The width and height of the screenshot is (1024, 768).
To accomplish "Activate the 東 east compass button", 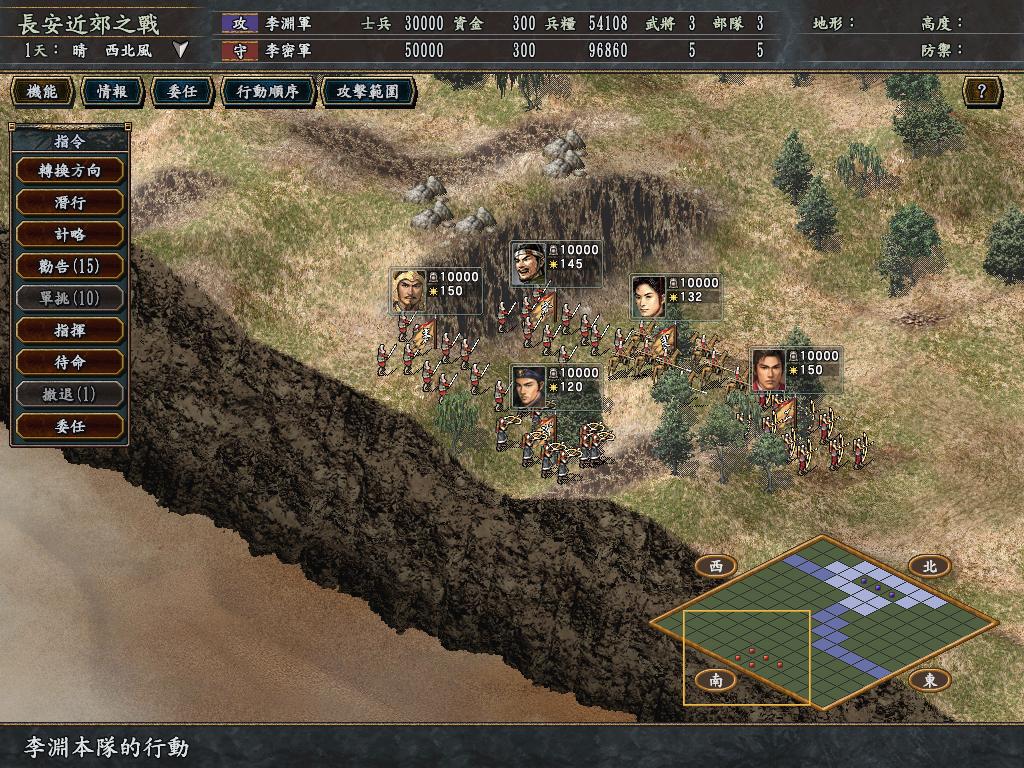I will [929, 680].
